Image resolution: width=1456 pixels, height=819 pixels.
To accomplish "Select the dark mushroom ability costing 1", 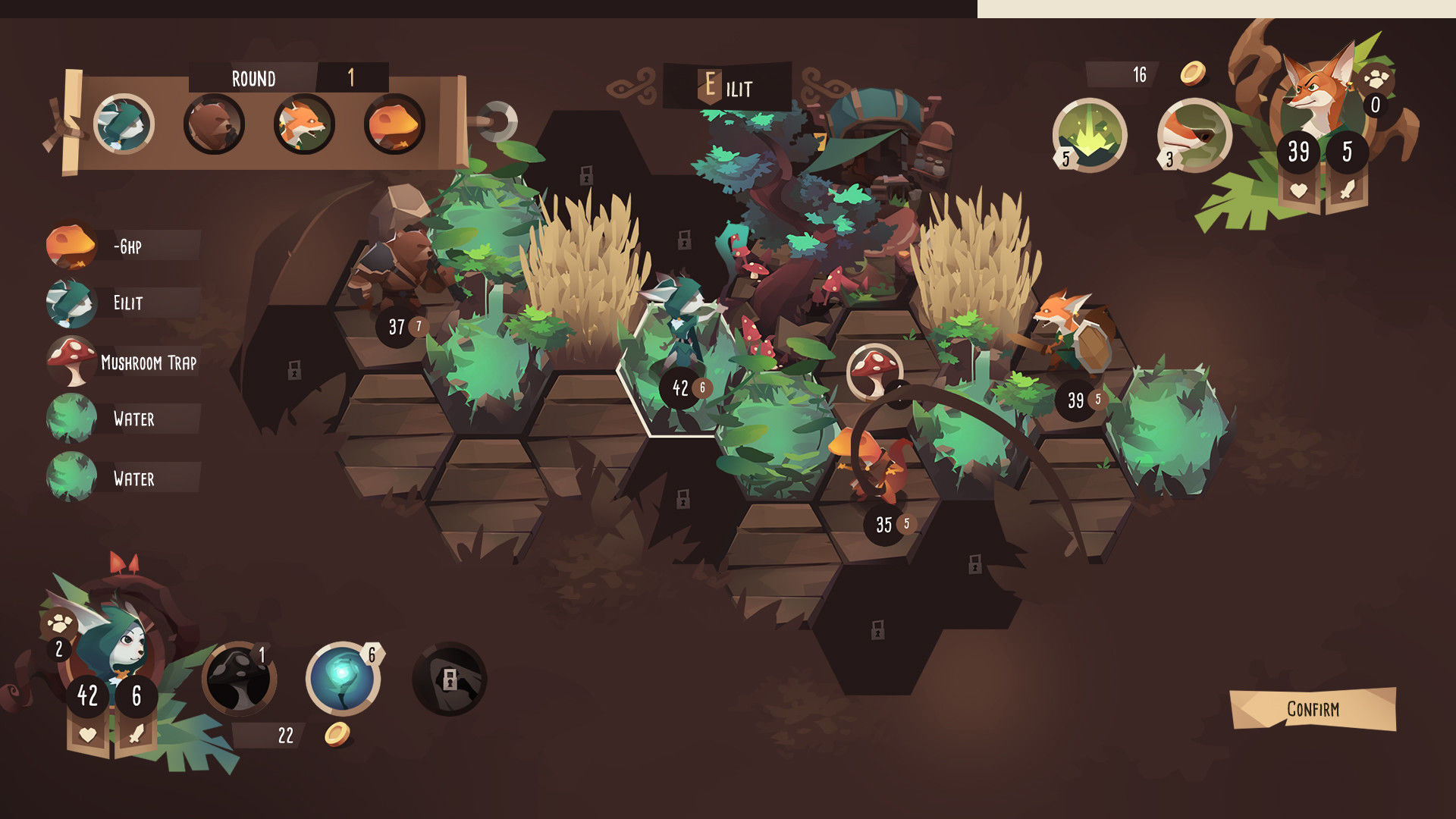I will (240, 679).
